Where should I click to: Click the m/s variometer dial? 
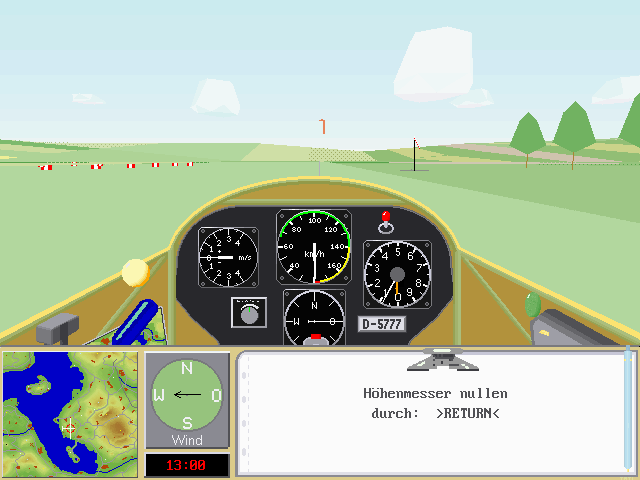coord(228,257)
